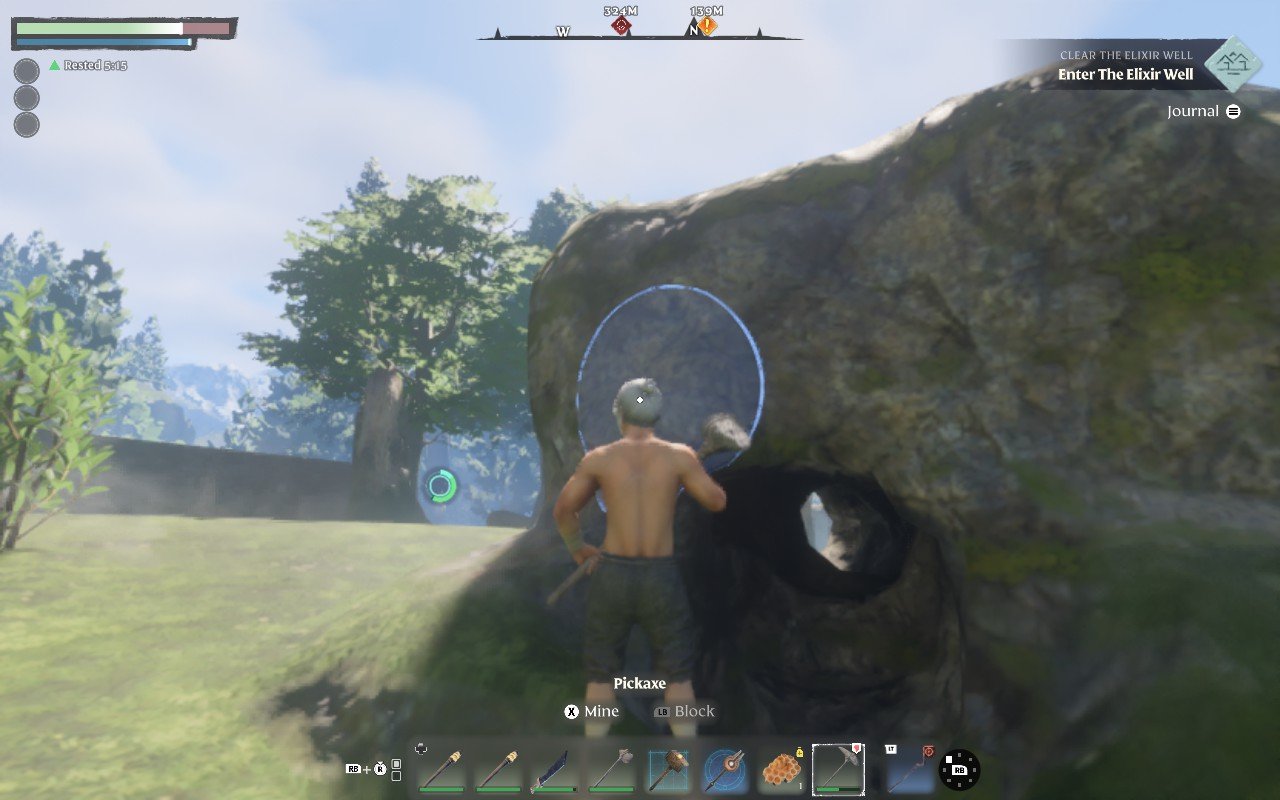Select the honeycomb item slot

pyautogui.click(x=781, y=770)
